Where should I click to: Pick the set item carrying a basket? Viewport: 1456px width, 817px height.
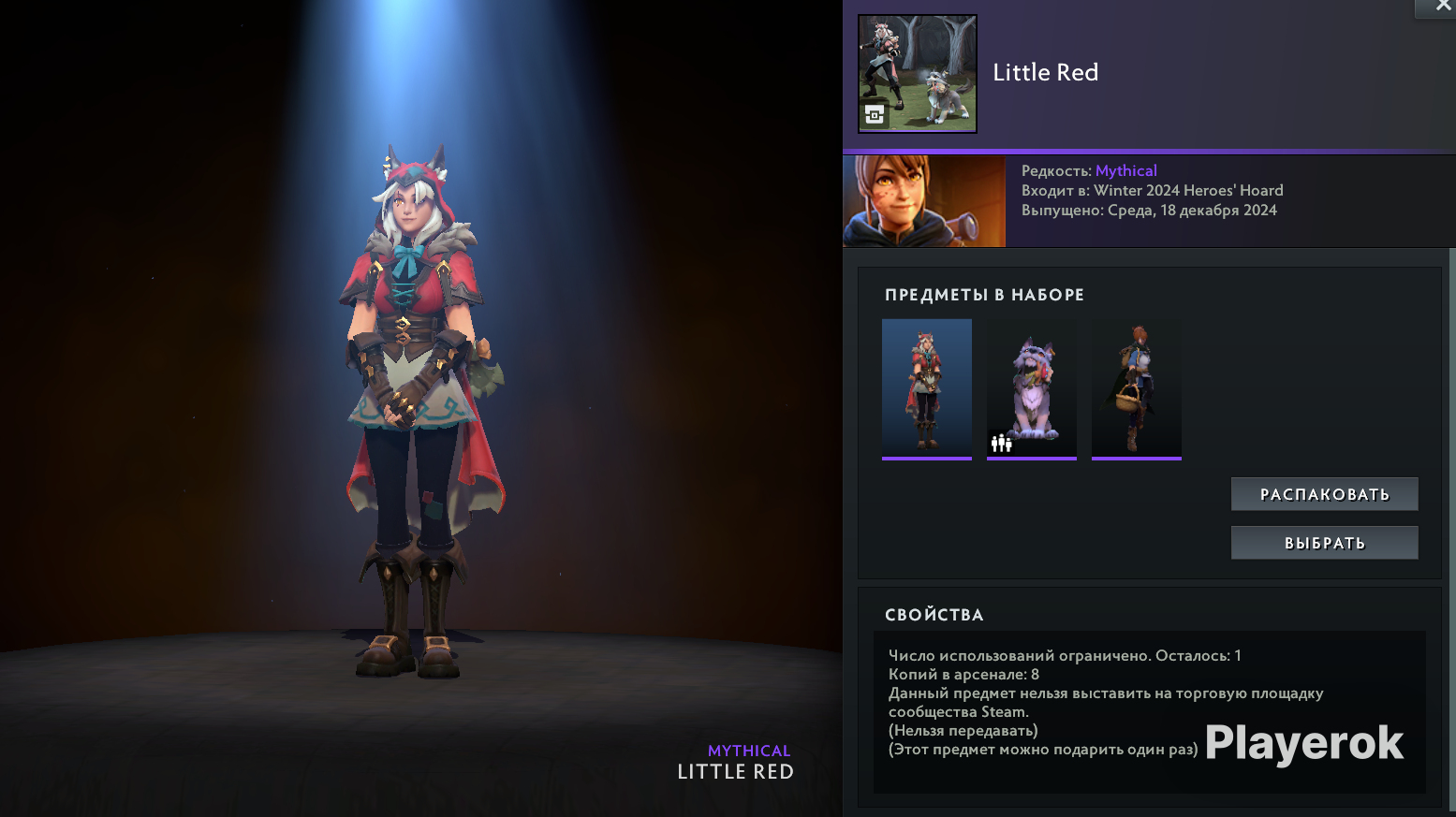pos(1137,388)
